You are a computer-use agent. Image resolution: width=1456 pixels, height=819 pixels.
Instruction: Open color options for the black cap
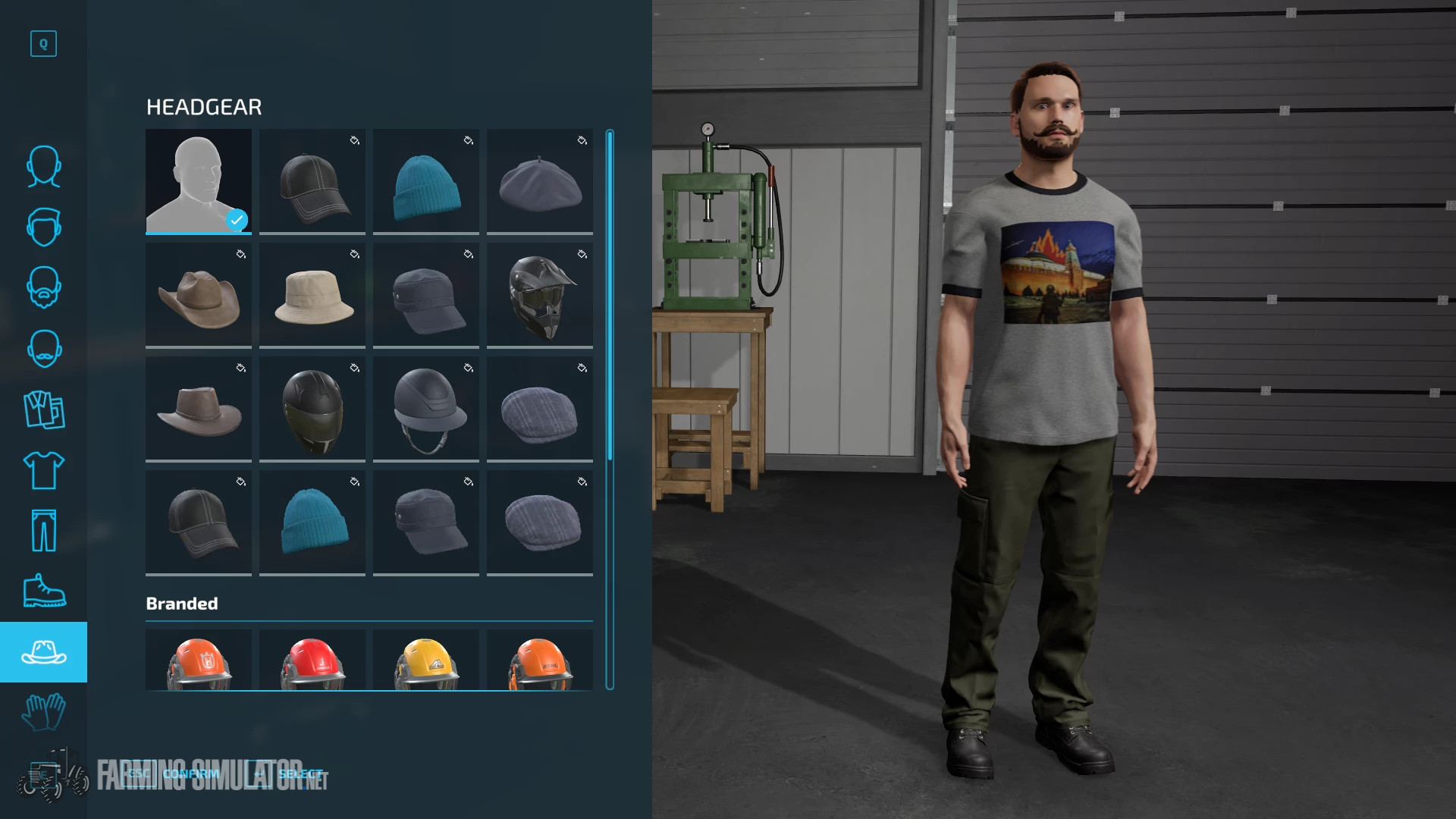[355, 140]
